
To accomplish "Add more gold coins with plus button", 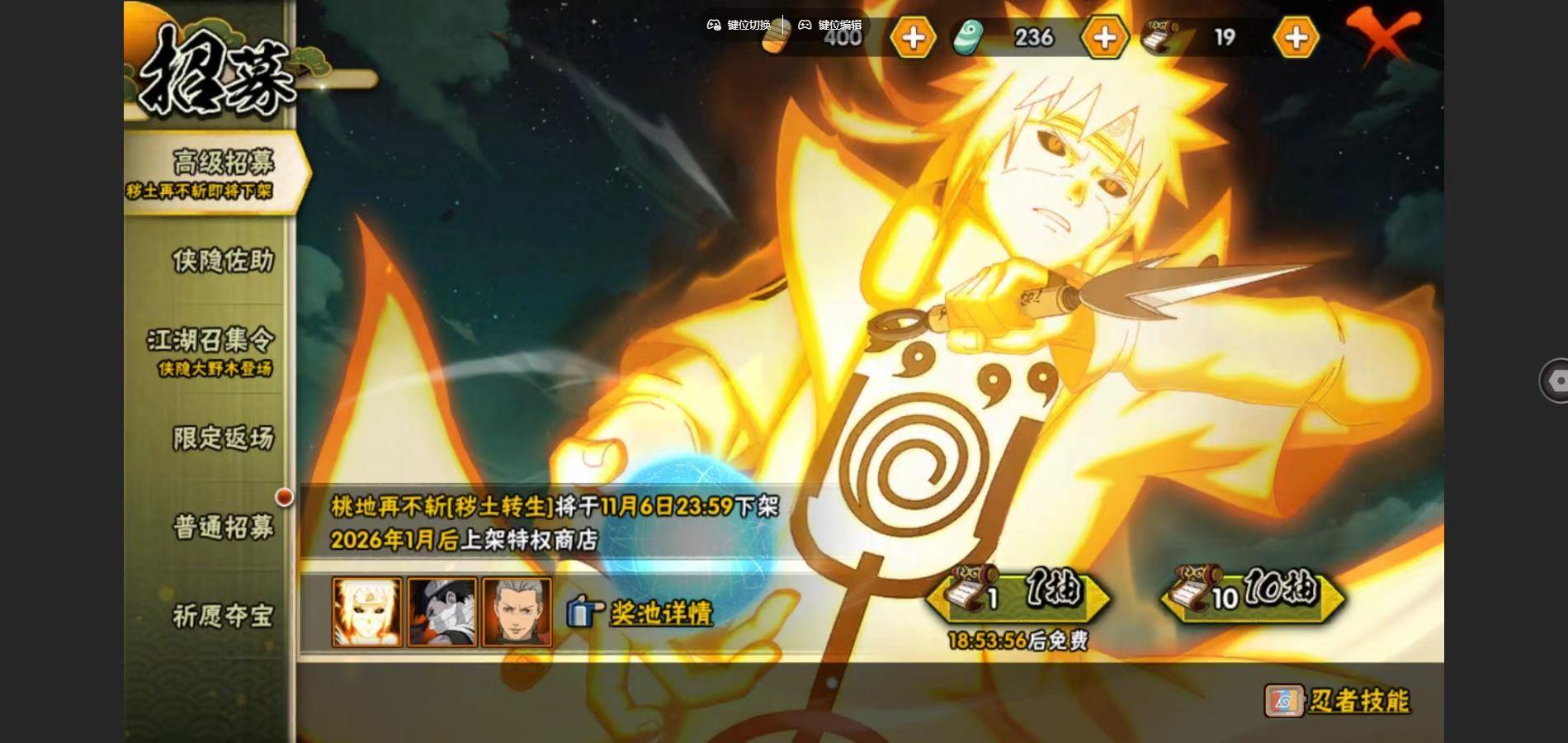I will [x=913, y=38].
